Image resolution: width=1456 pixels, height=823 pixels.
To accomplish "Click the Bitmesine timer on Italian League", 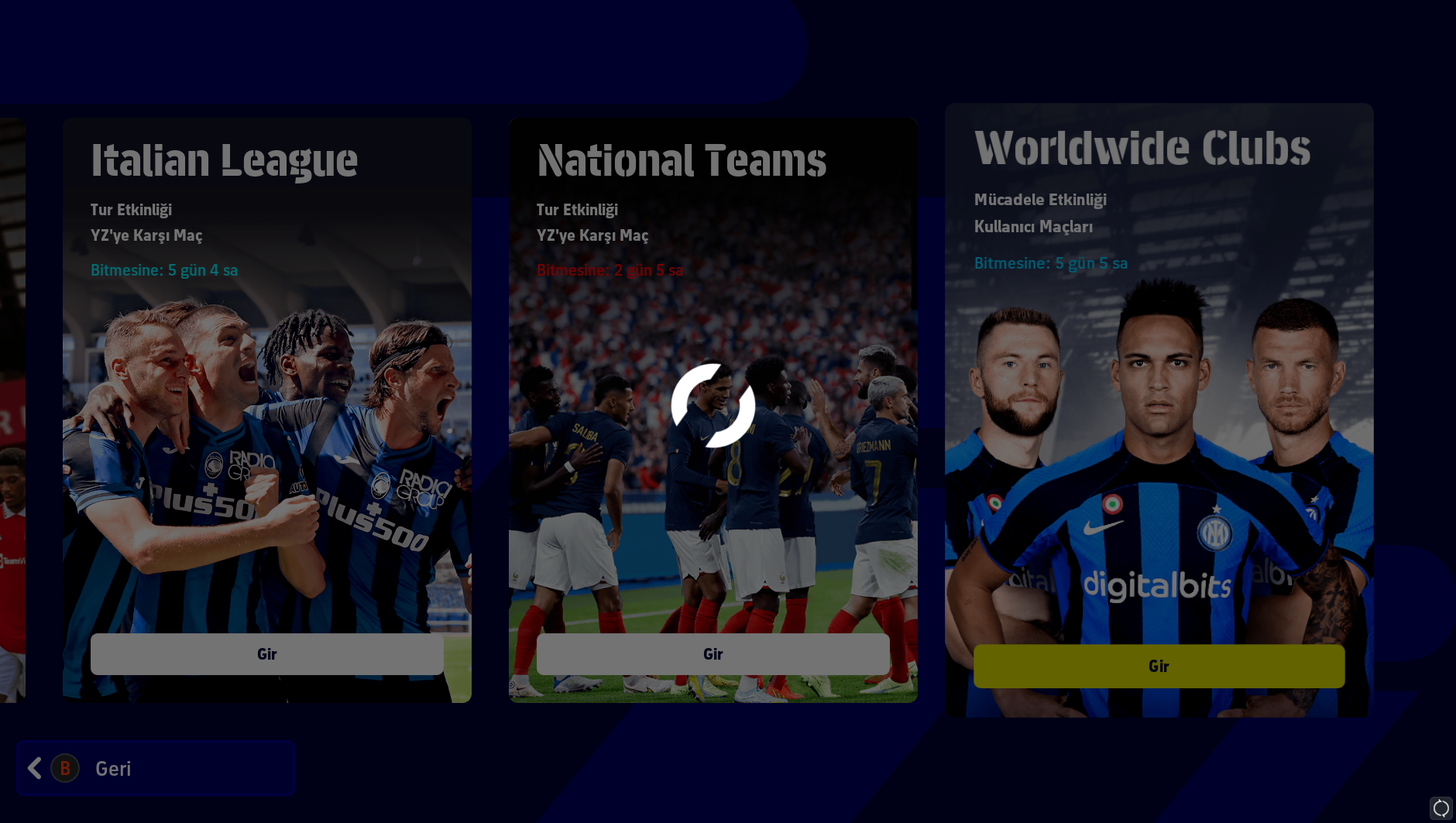I will (164, 270).
